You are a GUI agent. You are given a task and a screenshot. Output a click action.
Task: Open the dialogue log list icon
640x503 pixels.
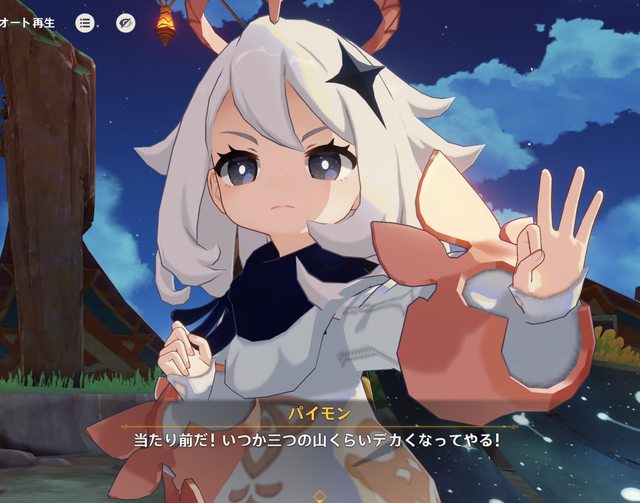pos(85,23)
